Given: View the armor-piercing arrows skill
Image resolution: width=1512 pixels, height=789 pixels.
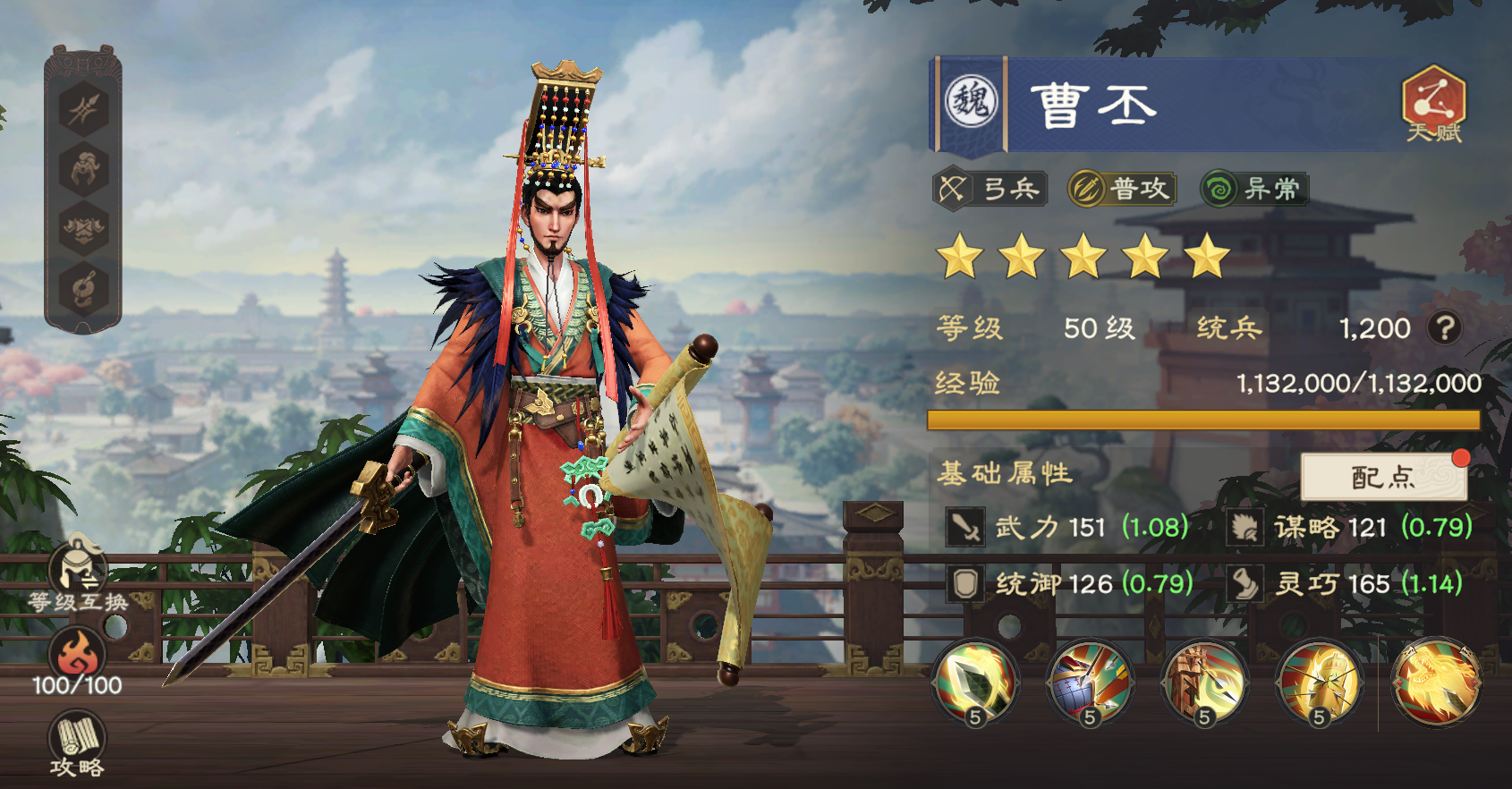Looking at the screenshot, I should 1090,683.
